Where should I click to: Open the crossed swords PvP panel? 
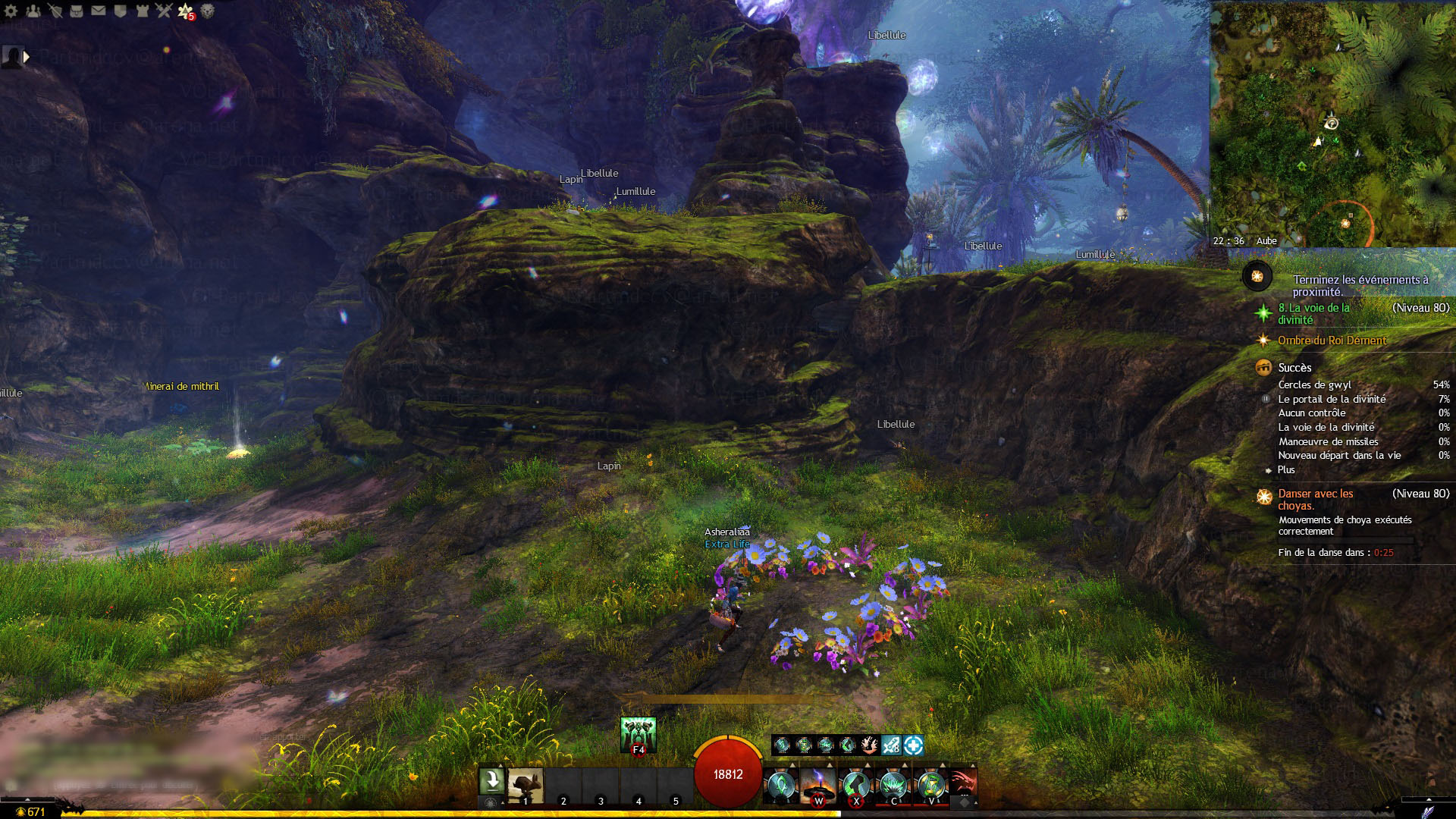[x=164, y=11]
